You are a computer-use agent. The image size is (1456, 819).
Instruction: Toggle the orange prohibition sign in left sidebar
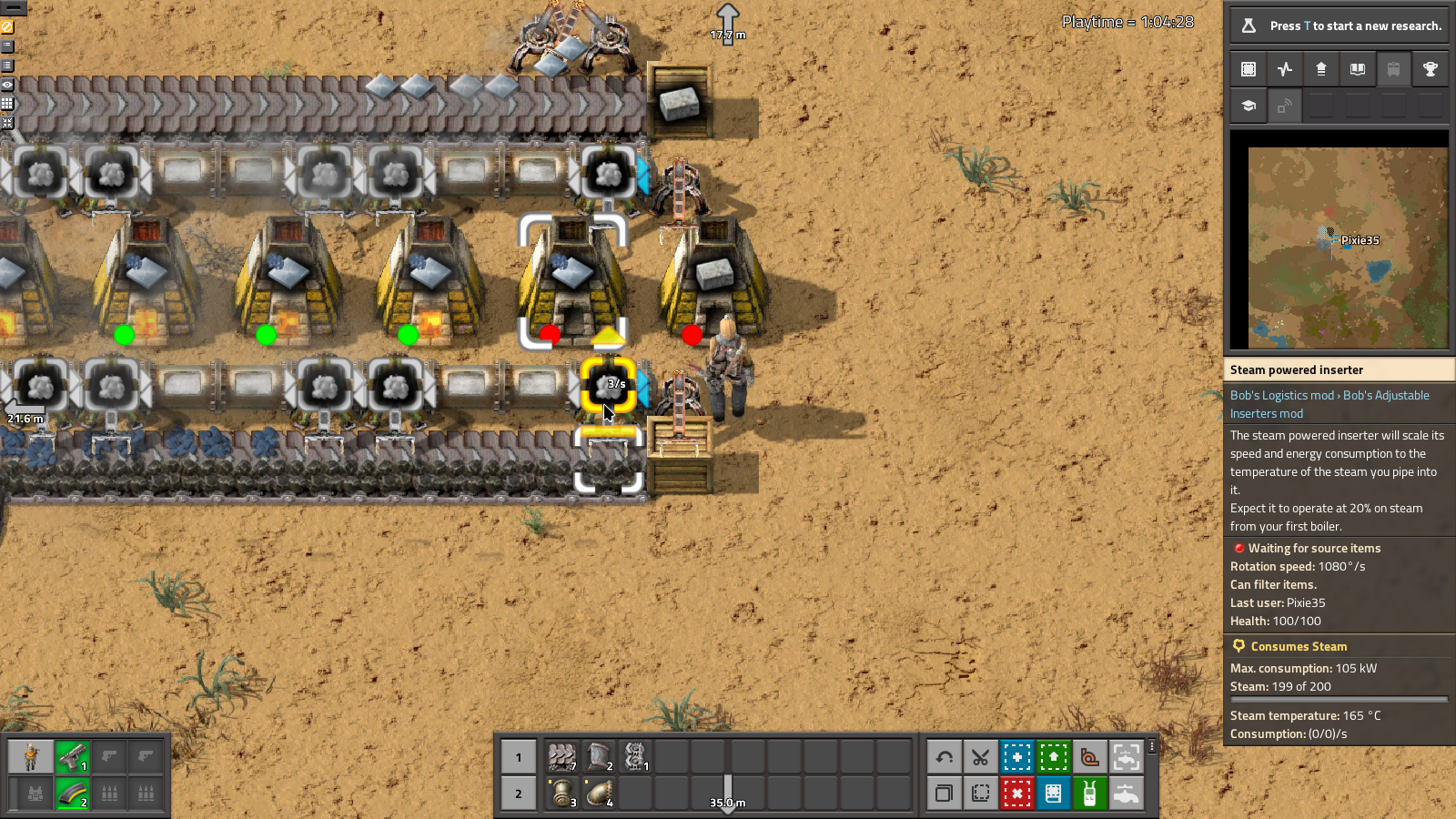click(x=7, y=26)
